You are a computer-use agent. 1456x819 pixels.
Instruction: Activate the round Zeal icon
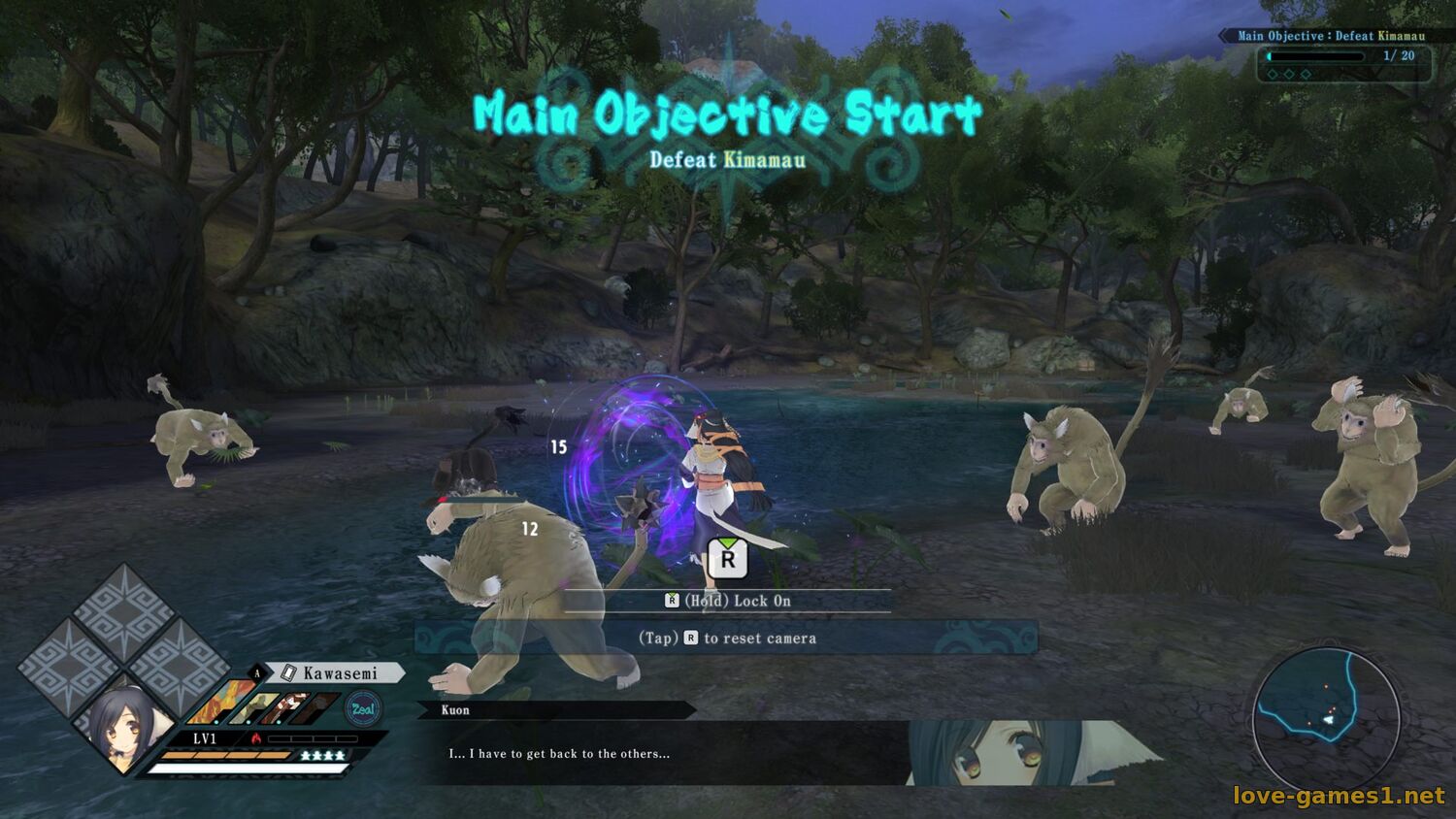pyautogui.click(x=363, y=708)
